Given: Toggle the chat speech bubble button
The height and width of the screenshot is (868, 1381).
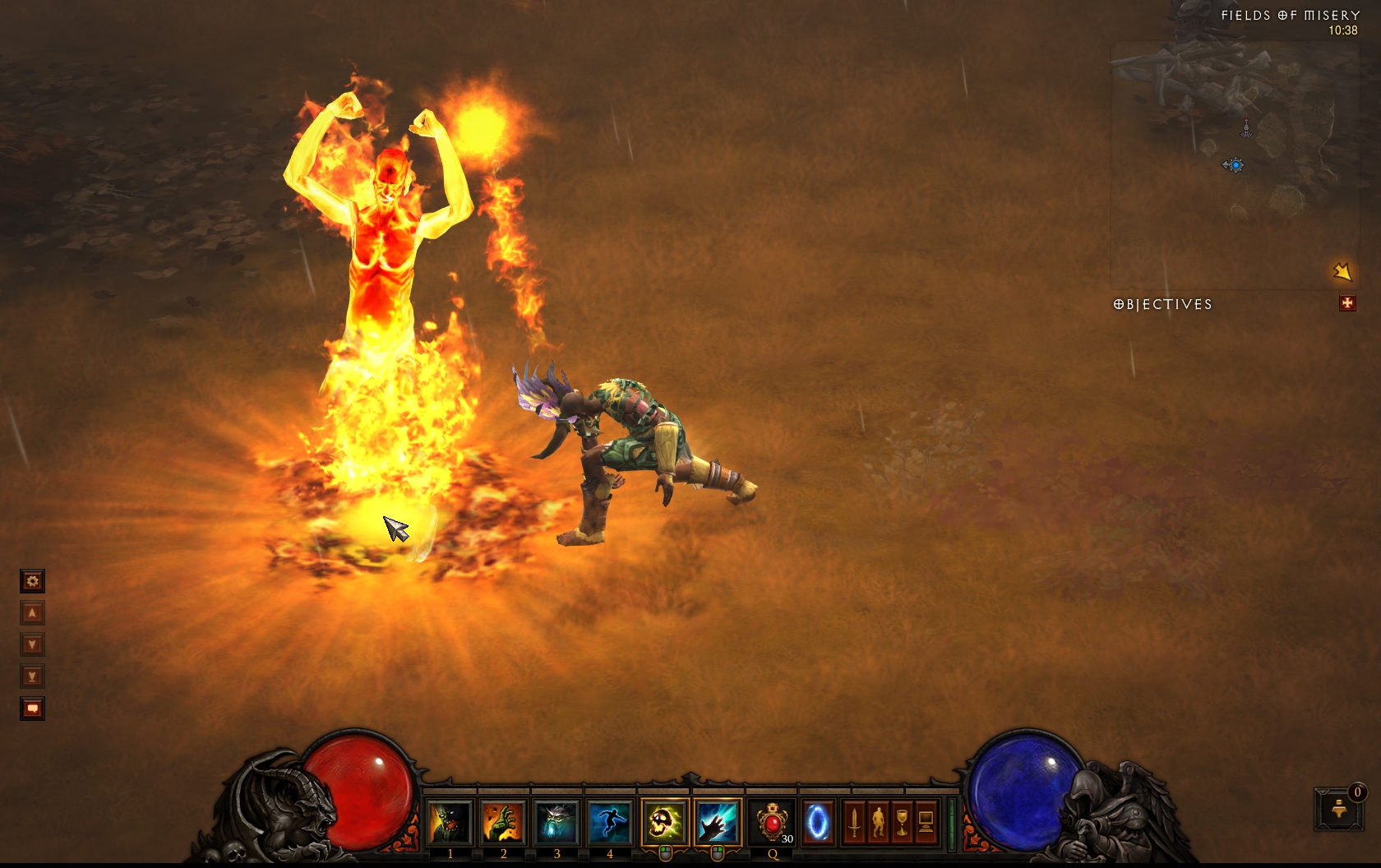Looking at the screenshot, I should pos(32,709).
